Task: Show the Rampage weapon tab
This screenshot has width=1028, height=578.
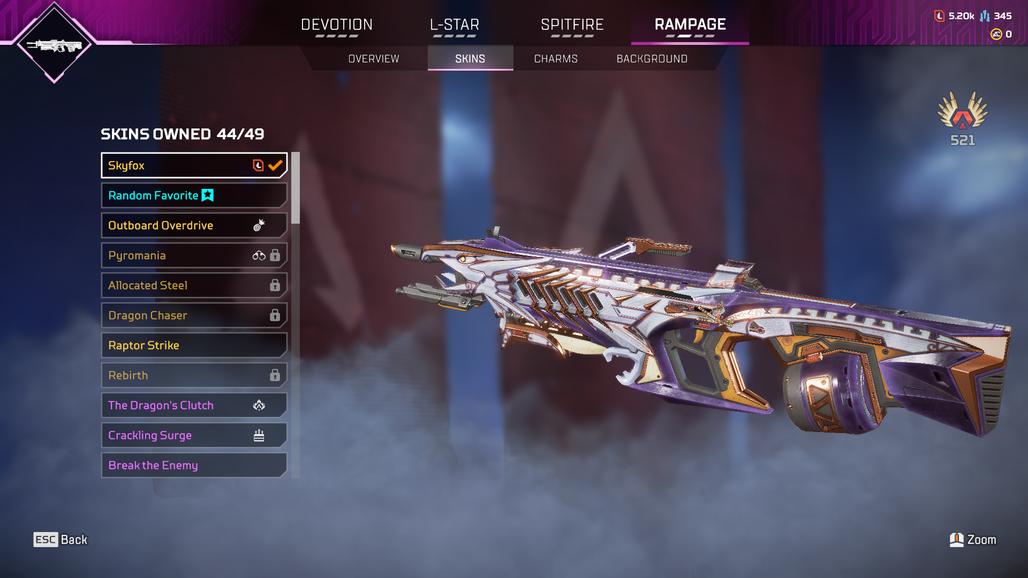Action: tap(690, 25)
